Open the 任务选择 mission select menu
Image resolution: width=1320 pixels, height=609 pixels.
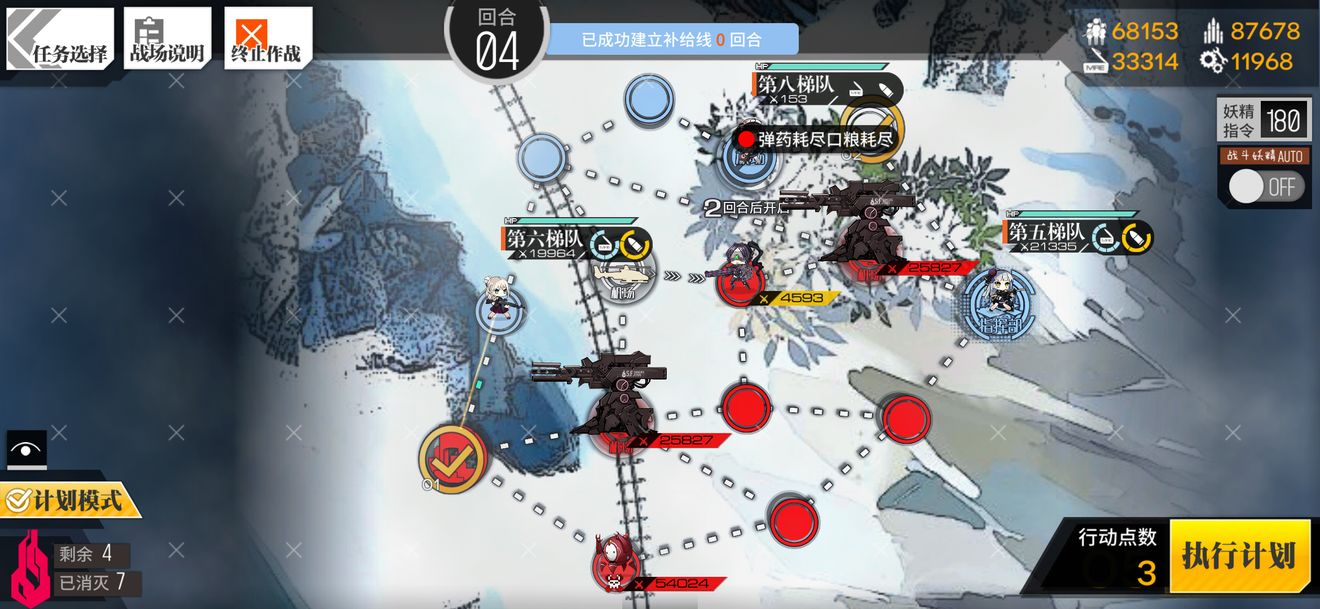point(60,40)
